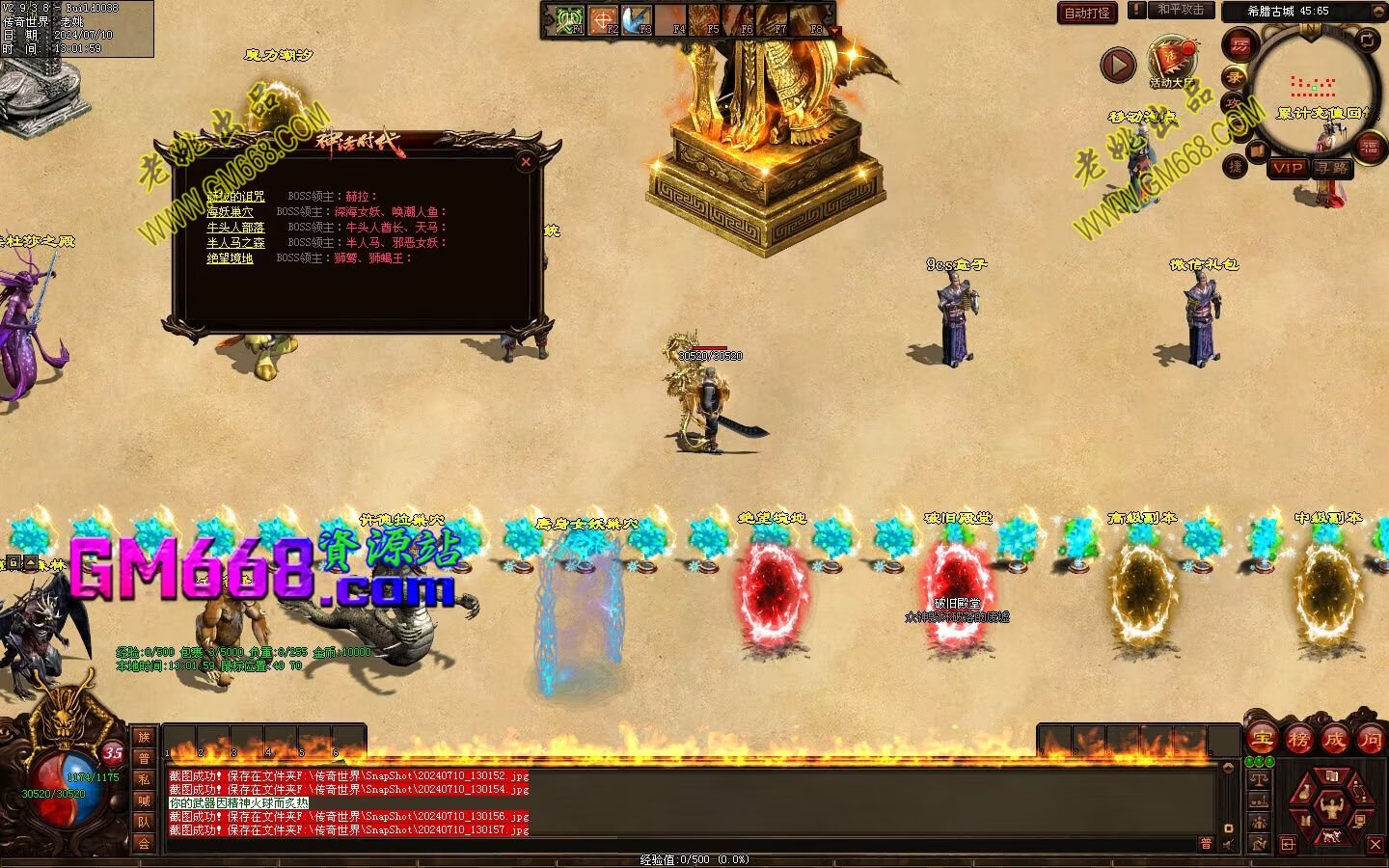Switch attack mode via 和平攻击 button

point(1181,10)
